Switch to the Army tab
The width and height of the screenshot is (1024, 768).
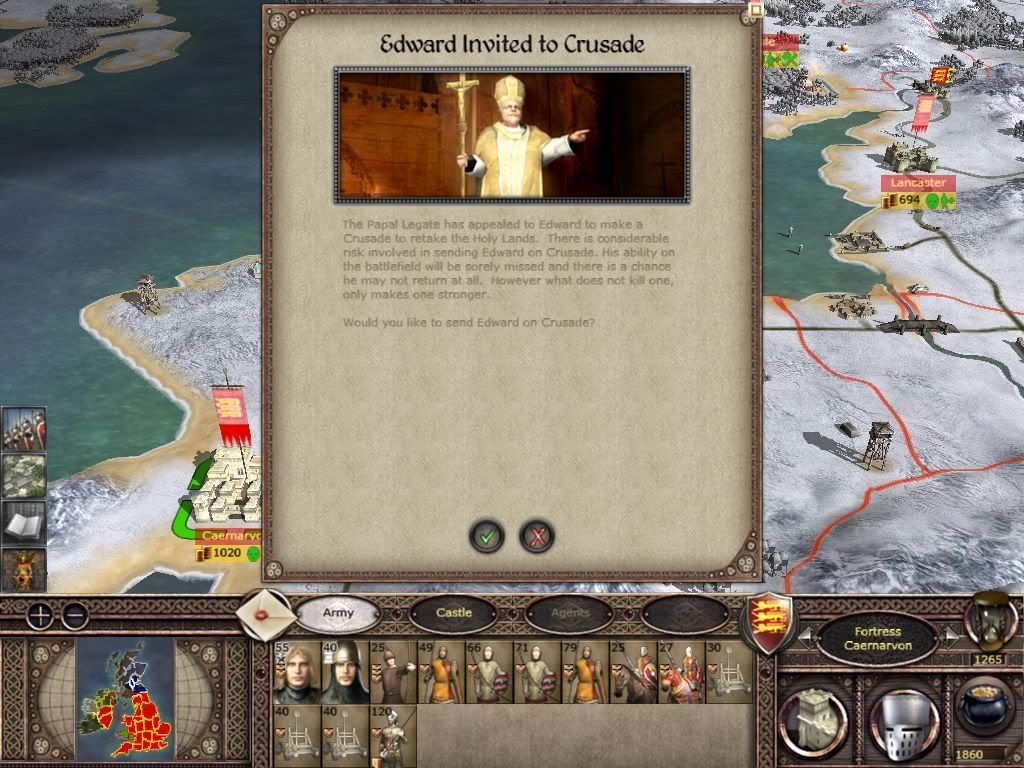coord(338,613)
